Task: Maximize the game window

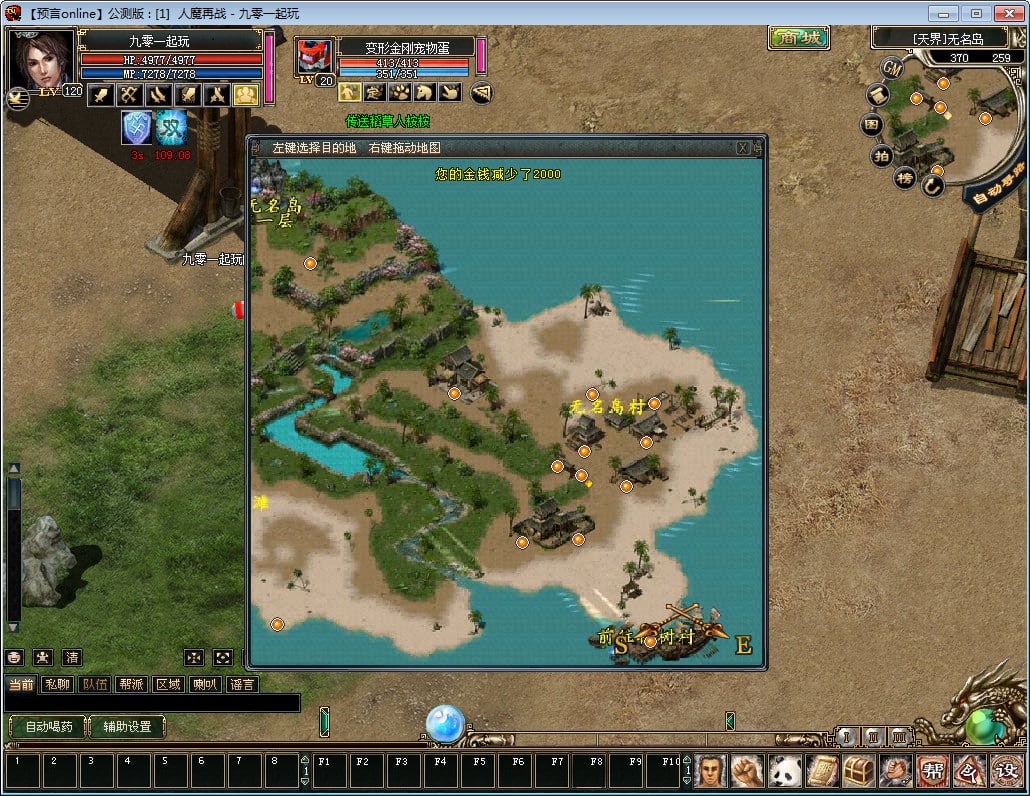Action: tap(976, 13)
